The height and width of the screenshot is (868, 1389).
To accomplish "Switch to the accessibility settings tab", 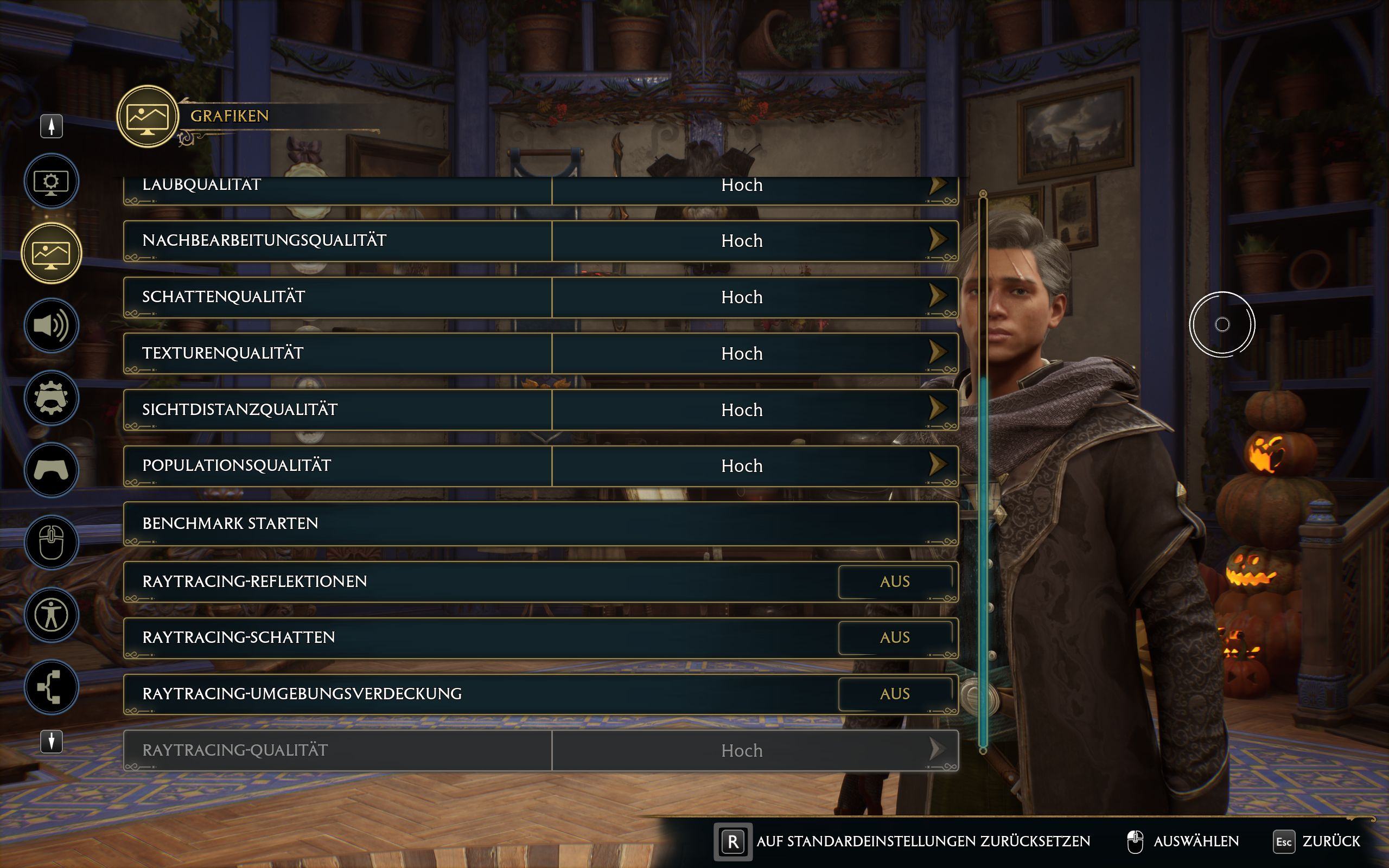I will tap(51, 615).
